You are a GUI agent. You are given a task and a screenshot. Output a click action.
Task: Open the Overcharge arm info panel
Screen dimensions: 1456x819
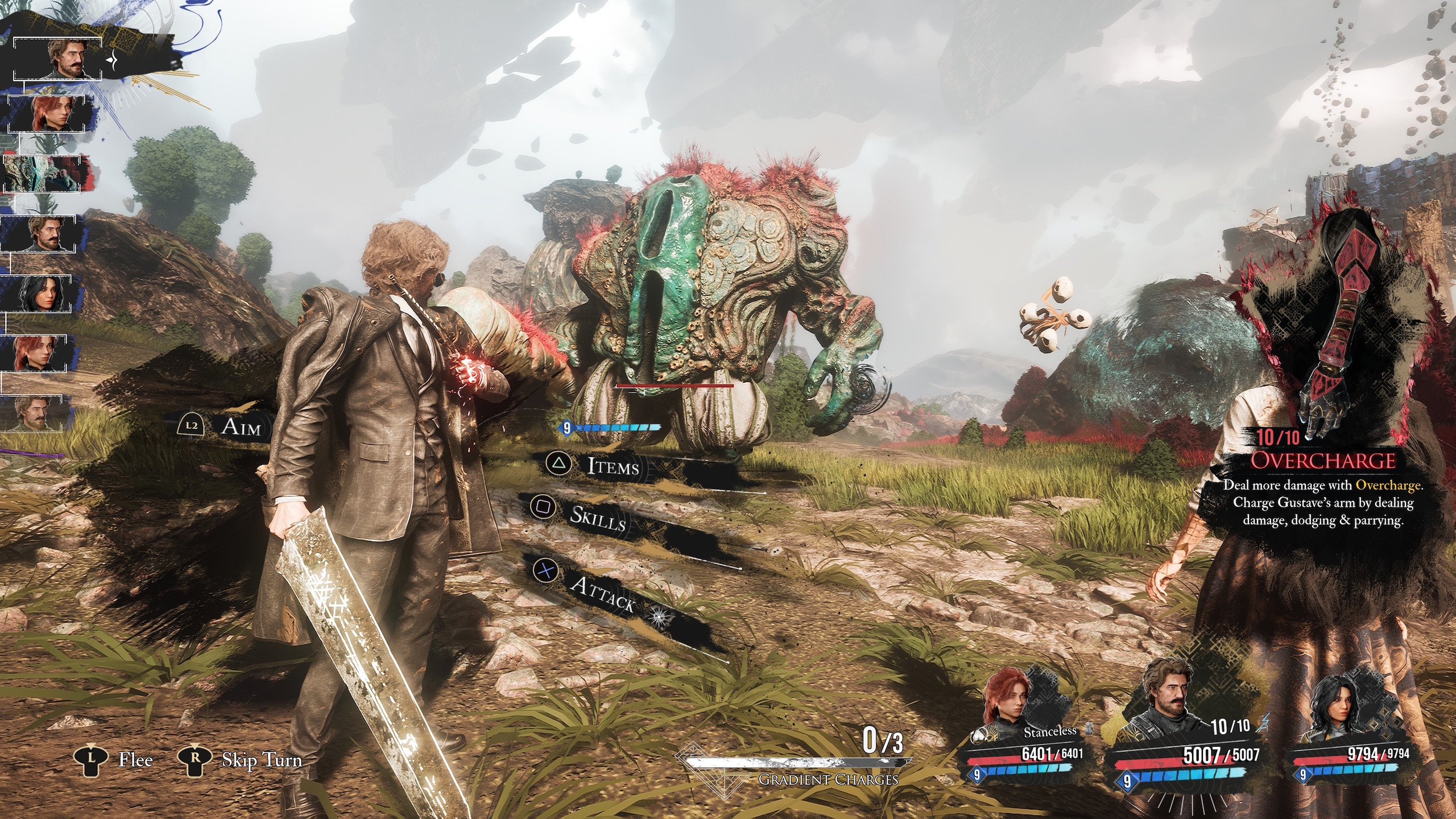tap(1322, 461)
